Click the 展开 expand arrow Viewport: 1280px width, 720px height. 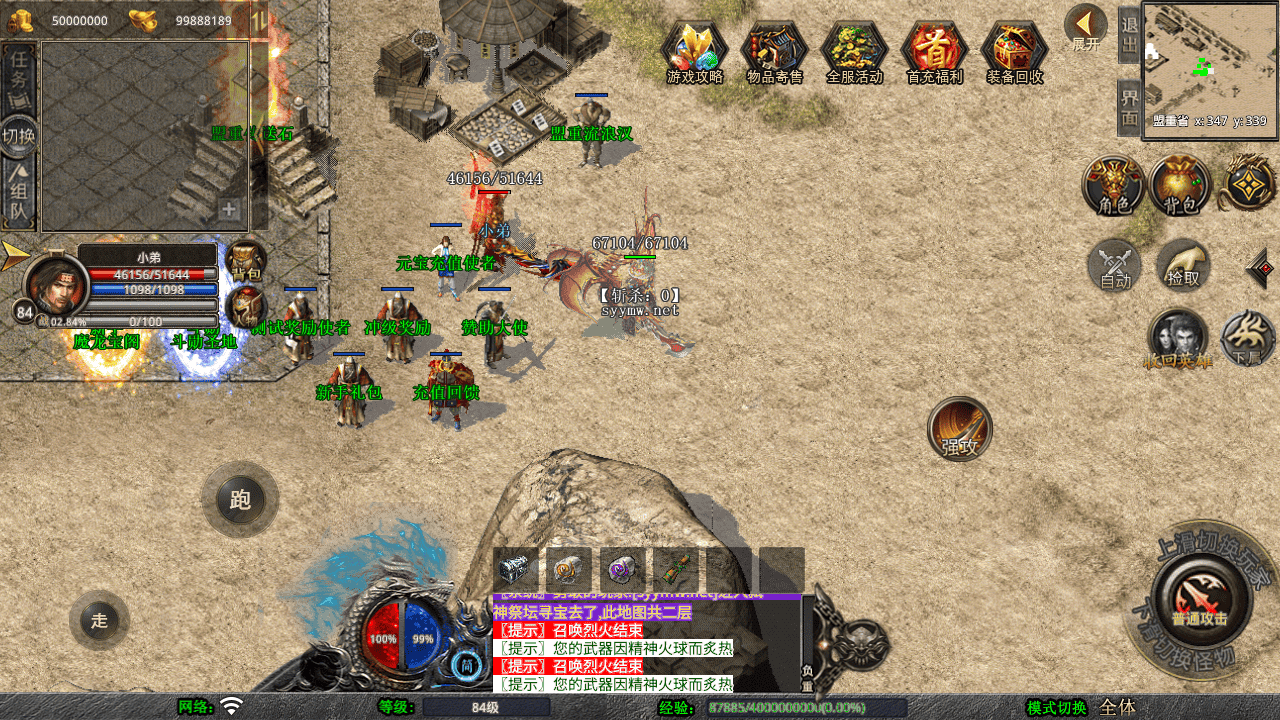click(1085, 27)
